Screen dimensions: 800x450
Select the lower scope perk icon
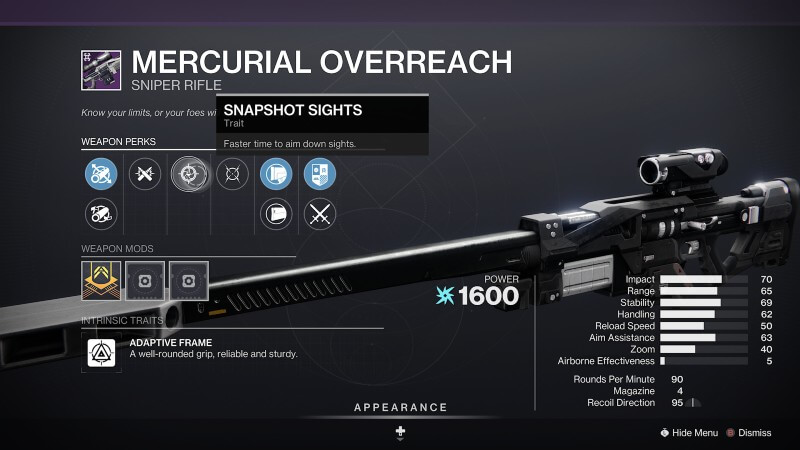[101, 213]
